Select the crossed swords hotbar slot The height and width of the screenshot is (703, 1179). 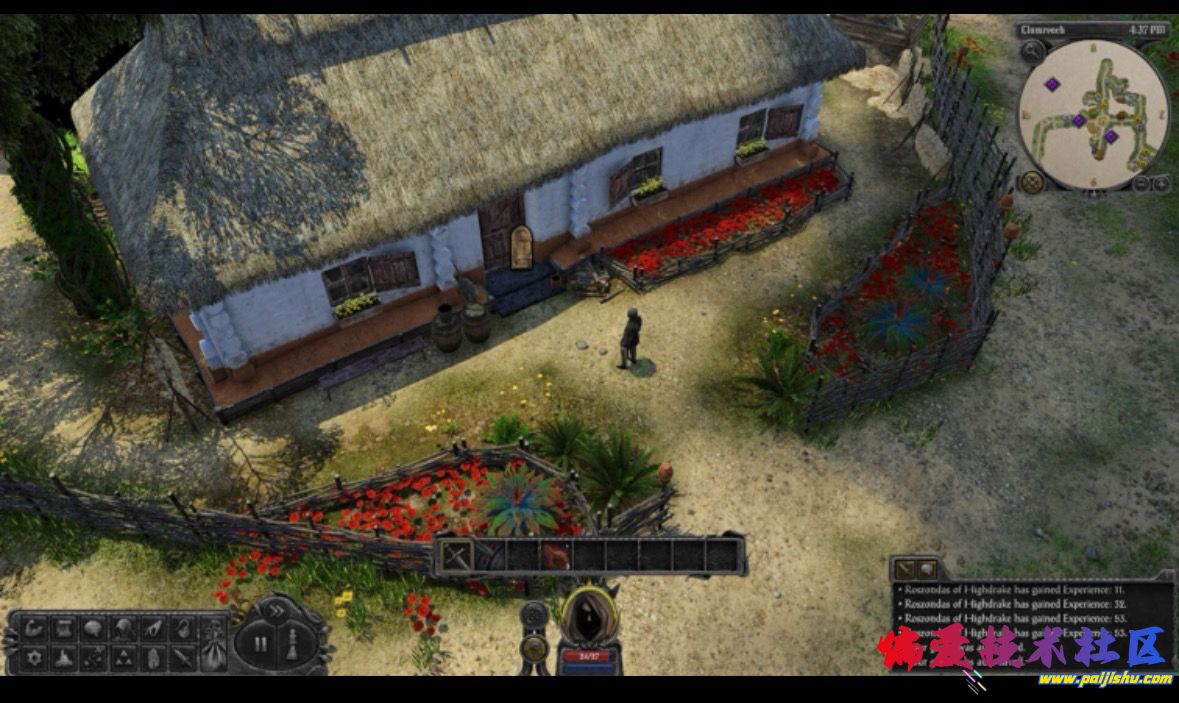(x=457, y=555)
